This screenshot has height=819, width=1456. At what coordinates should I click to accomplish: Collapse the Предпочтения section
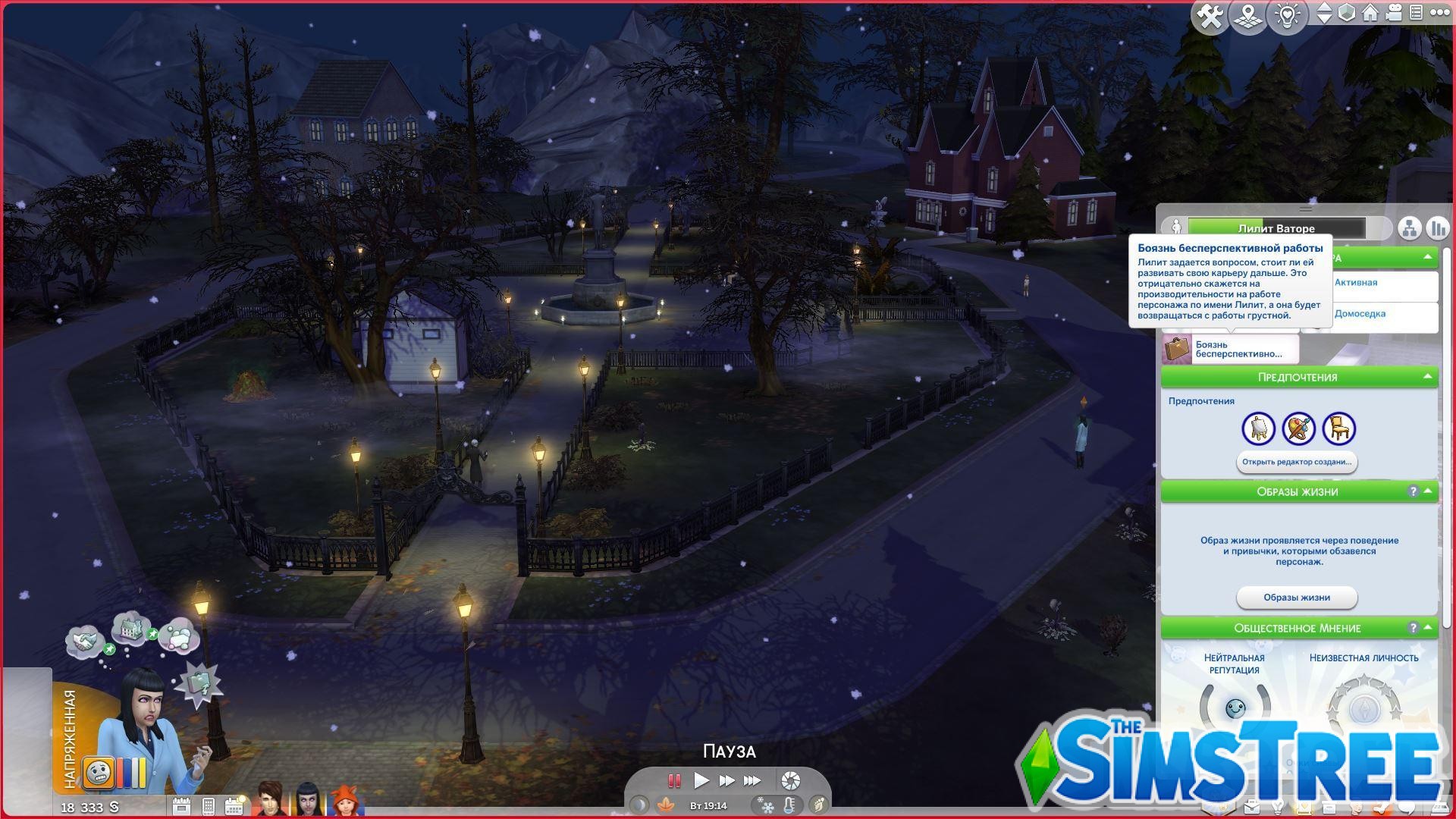(x=1429, y=377)
